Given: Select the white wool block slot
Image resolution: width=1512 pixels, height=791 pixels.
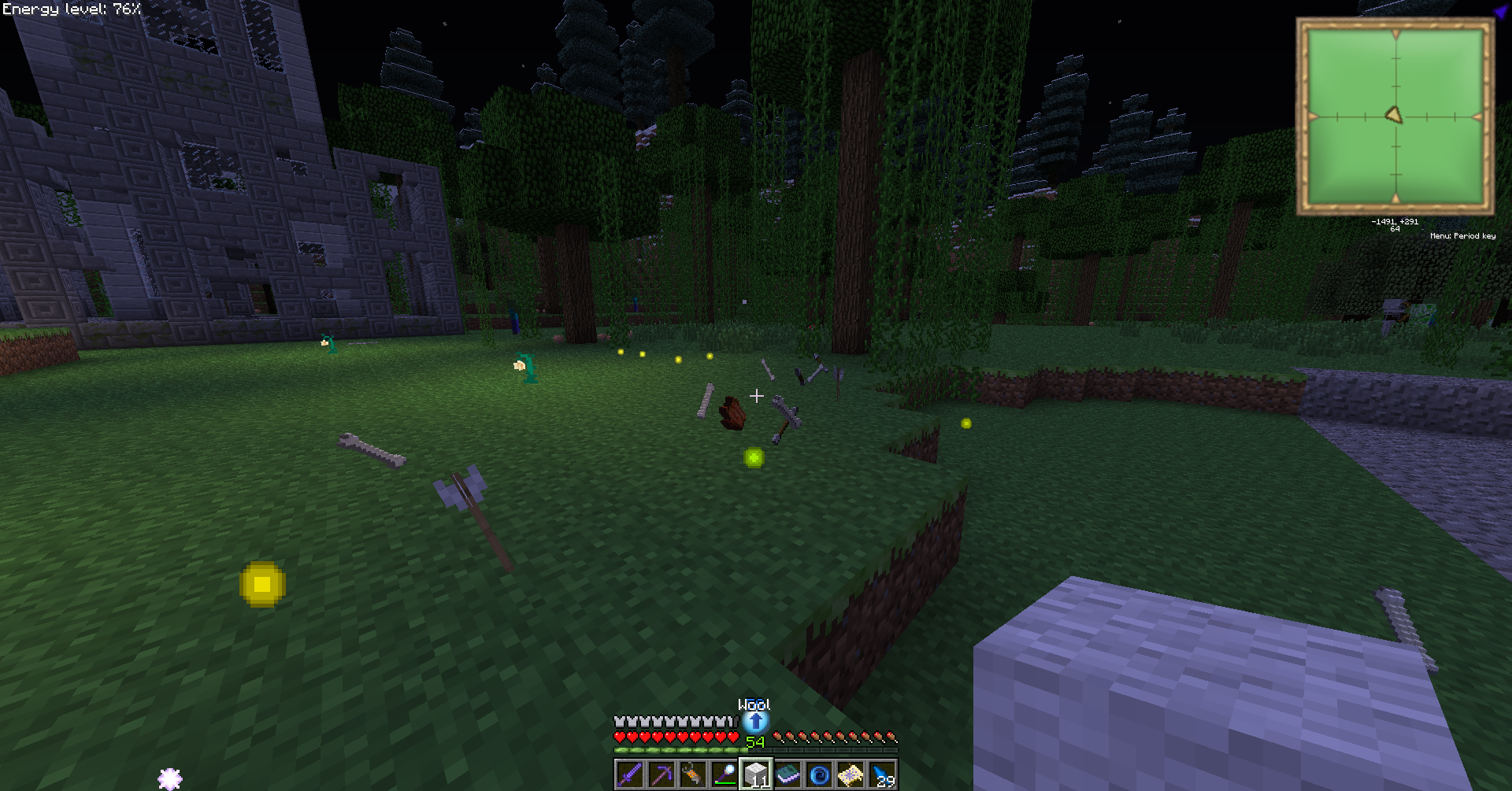Looking at the screenshot, I should pos(756,774).
